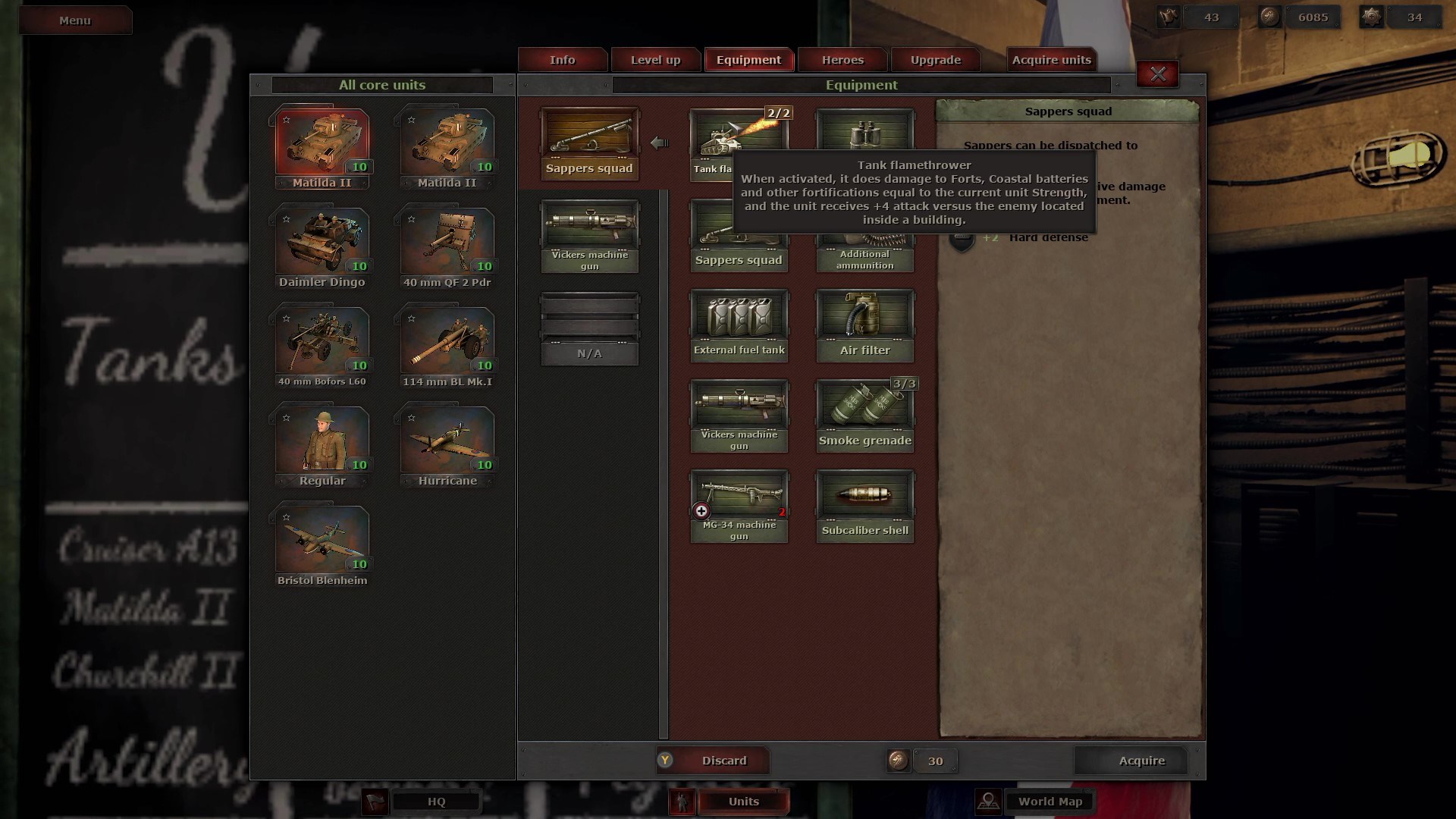This screenshot has height=819, width=1456.
Task: Close the equipment window
Action: 1157,74
